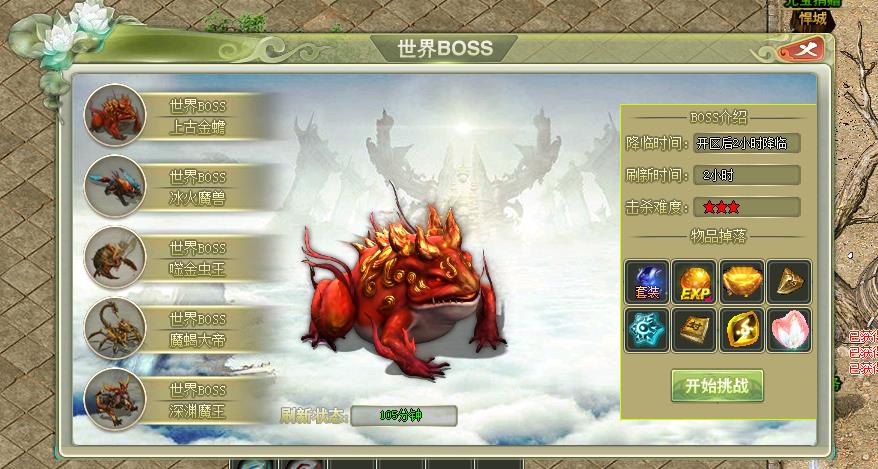The width and height of the screenshot is (878, 469).
Task: Click the golden EXP orb drop
Action: click(694, 282)
